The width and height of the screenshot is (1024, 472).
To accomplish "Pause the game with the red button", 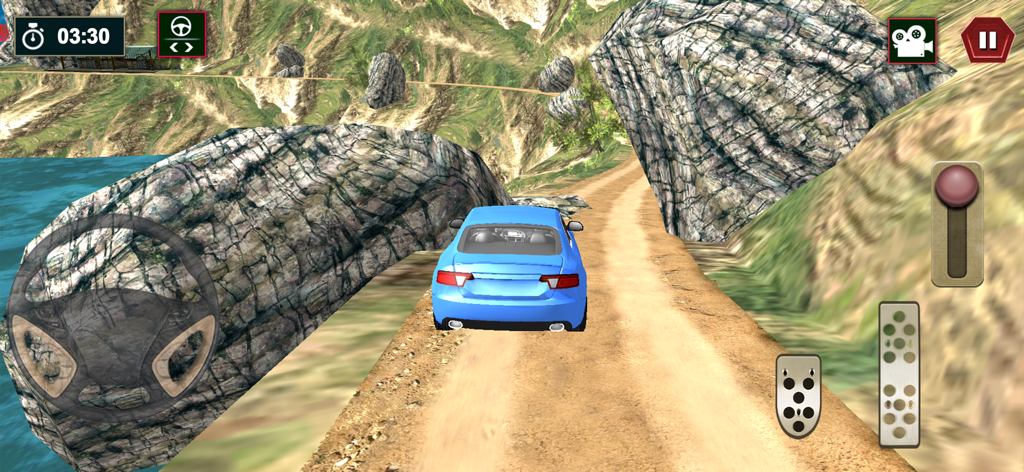I will point(987,41).
